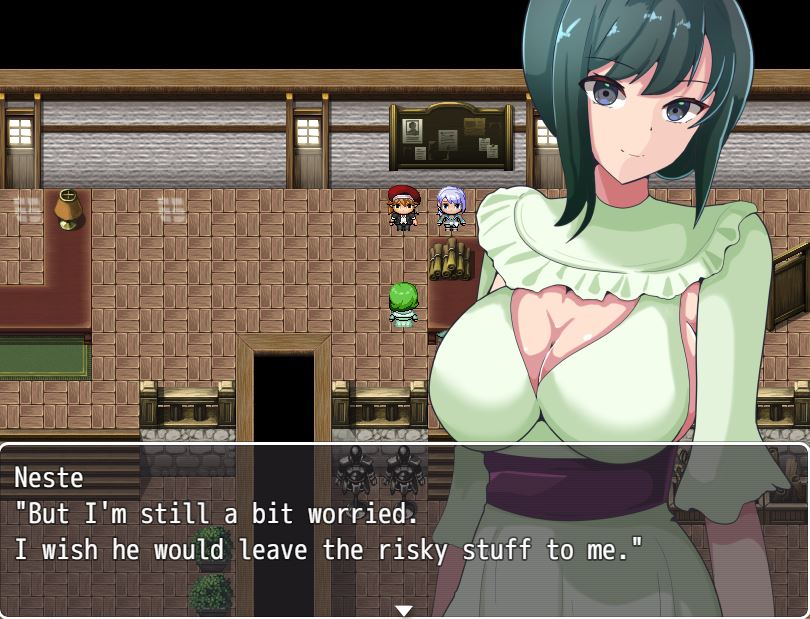Advance dialogue with the white arrow indicator
The width and height of the screenshot is (810, 619).
point(404,609)
